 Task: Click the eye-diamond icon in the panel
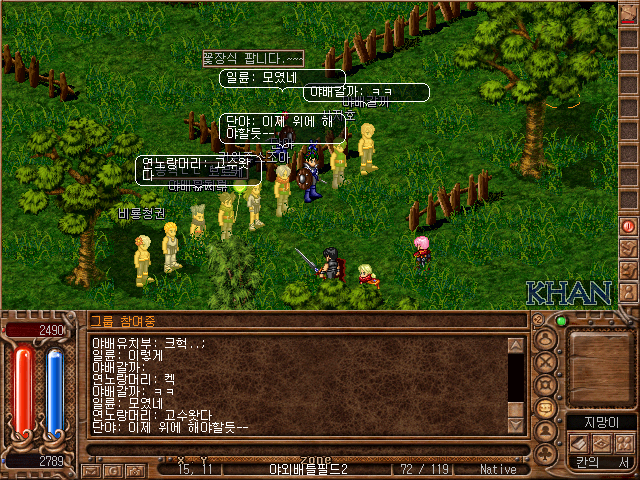tap(600, 441)
